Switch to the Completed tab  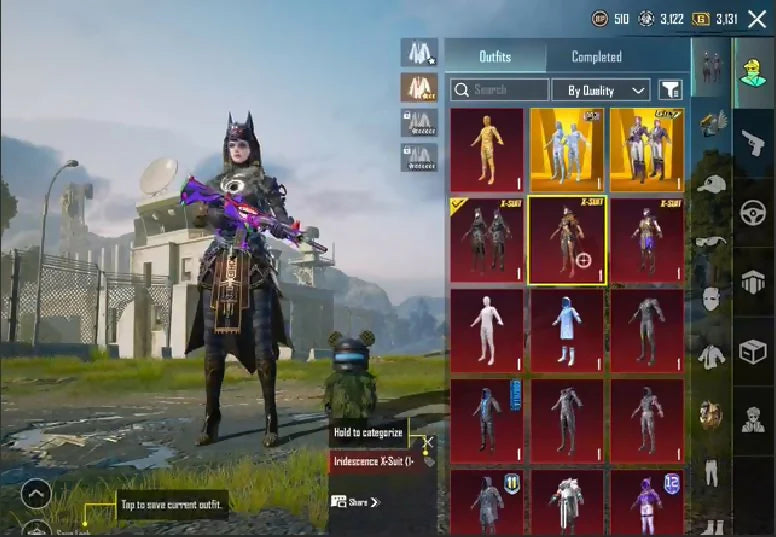[x=596, y=57]
